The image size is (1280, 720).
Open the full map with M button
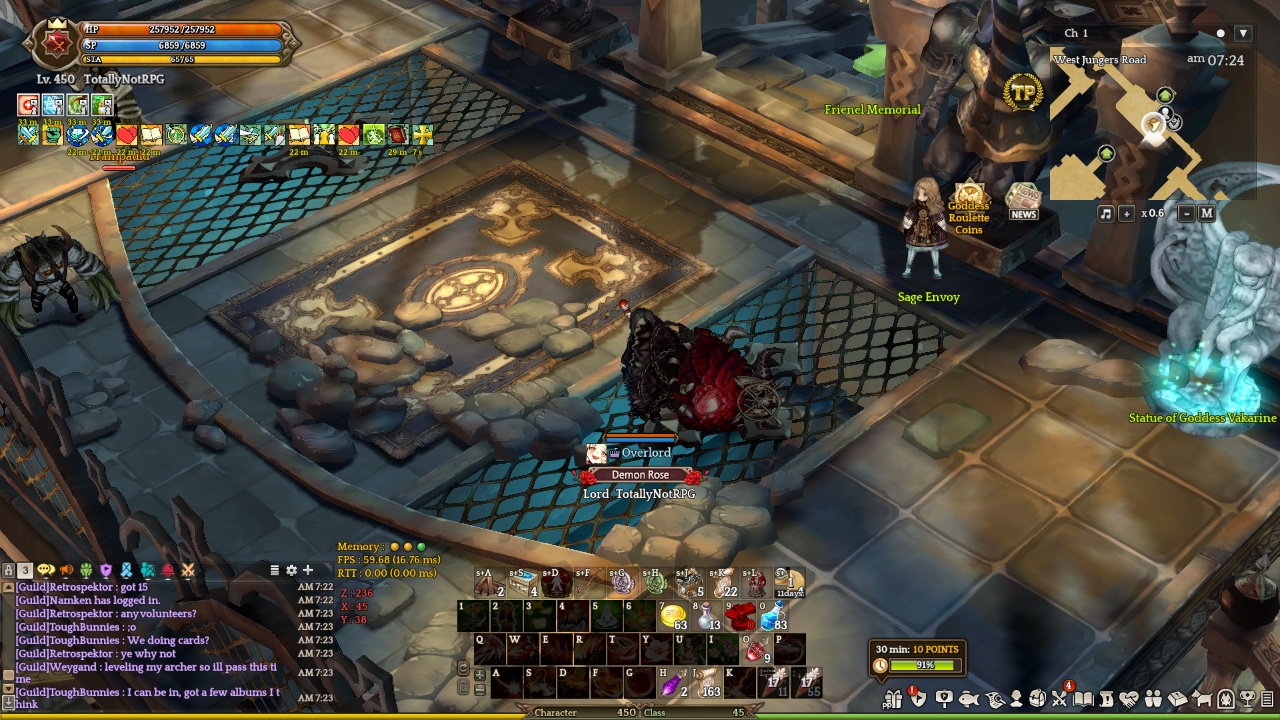(x=1206, y=213)
